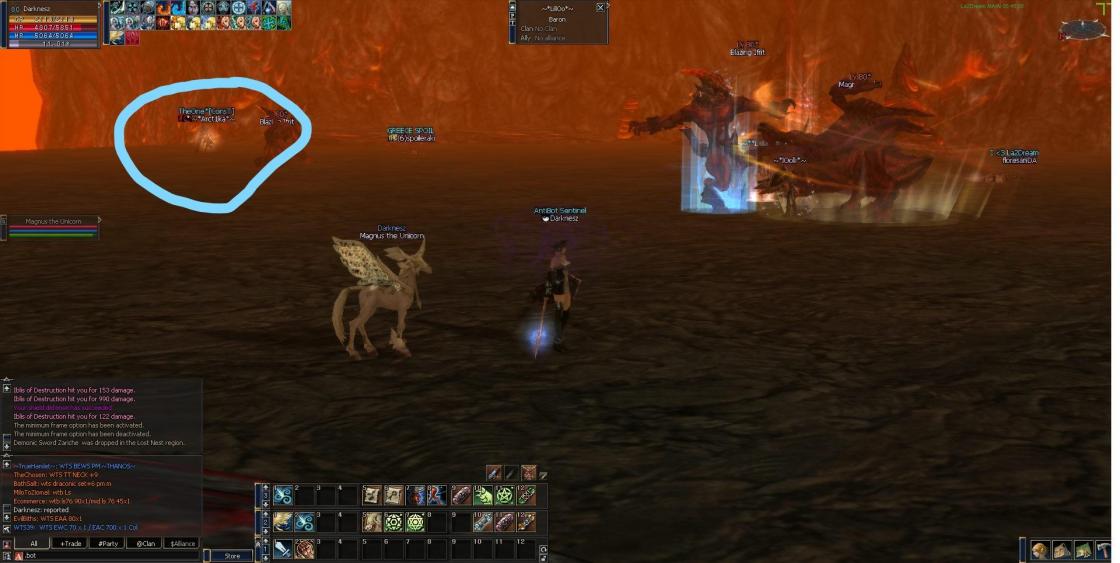1120x563 pixels.
Task: Click the Store button
Action: [232, 556]
